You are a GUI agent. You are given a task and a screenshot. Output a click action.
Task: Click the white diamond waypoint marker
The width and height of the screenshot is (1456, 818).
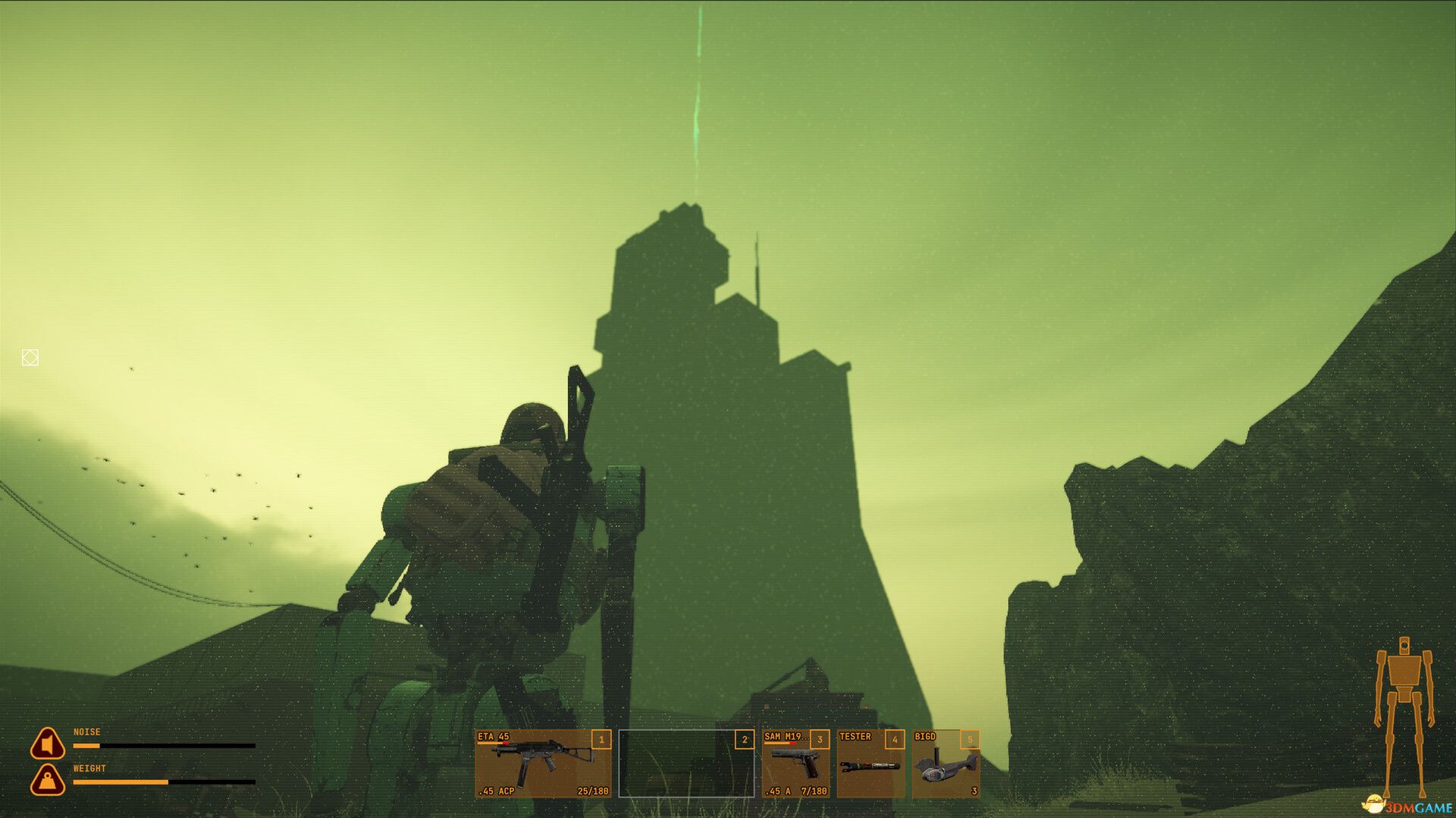pos(30,358)
